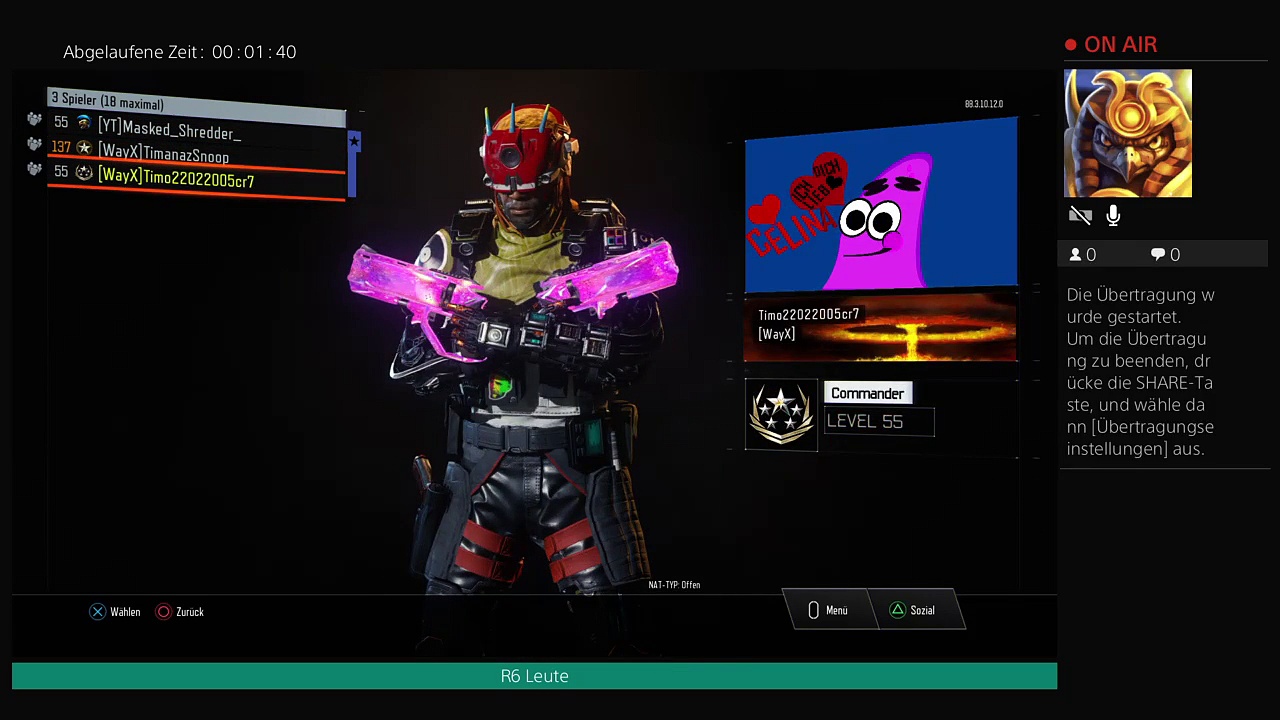Select the nuclear explosion calling card
Screen dimensions: 1280x720
(880, 327)
